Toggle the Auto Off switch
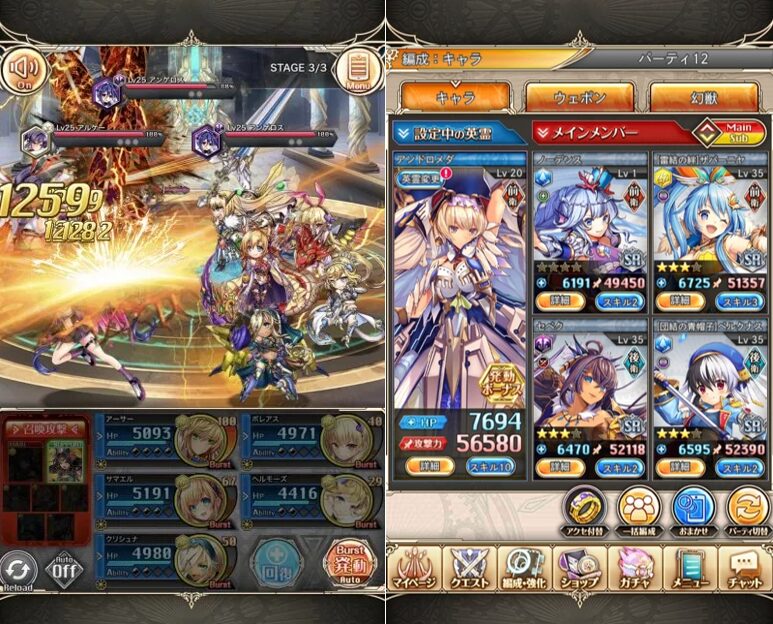The width and height of the screenshot is (773, 624). tap(65, 571)
